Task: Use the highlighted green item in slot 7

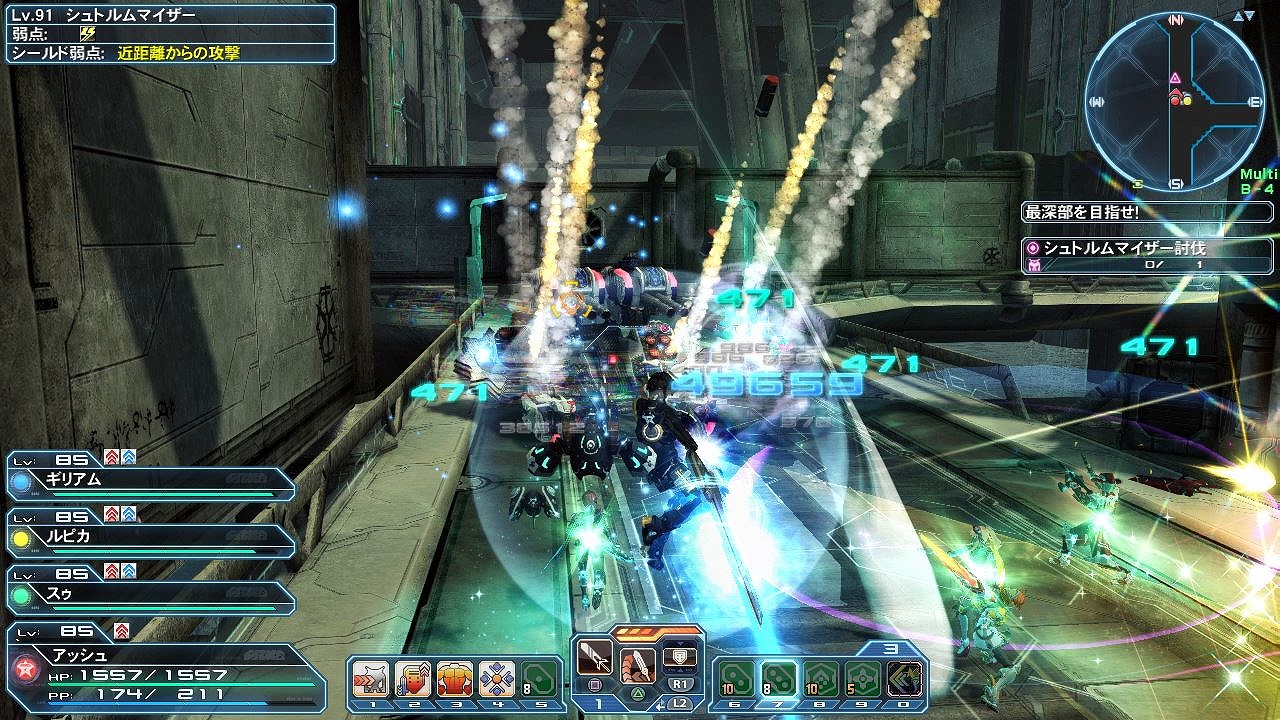Action: coord(778,679)
